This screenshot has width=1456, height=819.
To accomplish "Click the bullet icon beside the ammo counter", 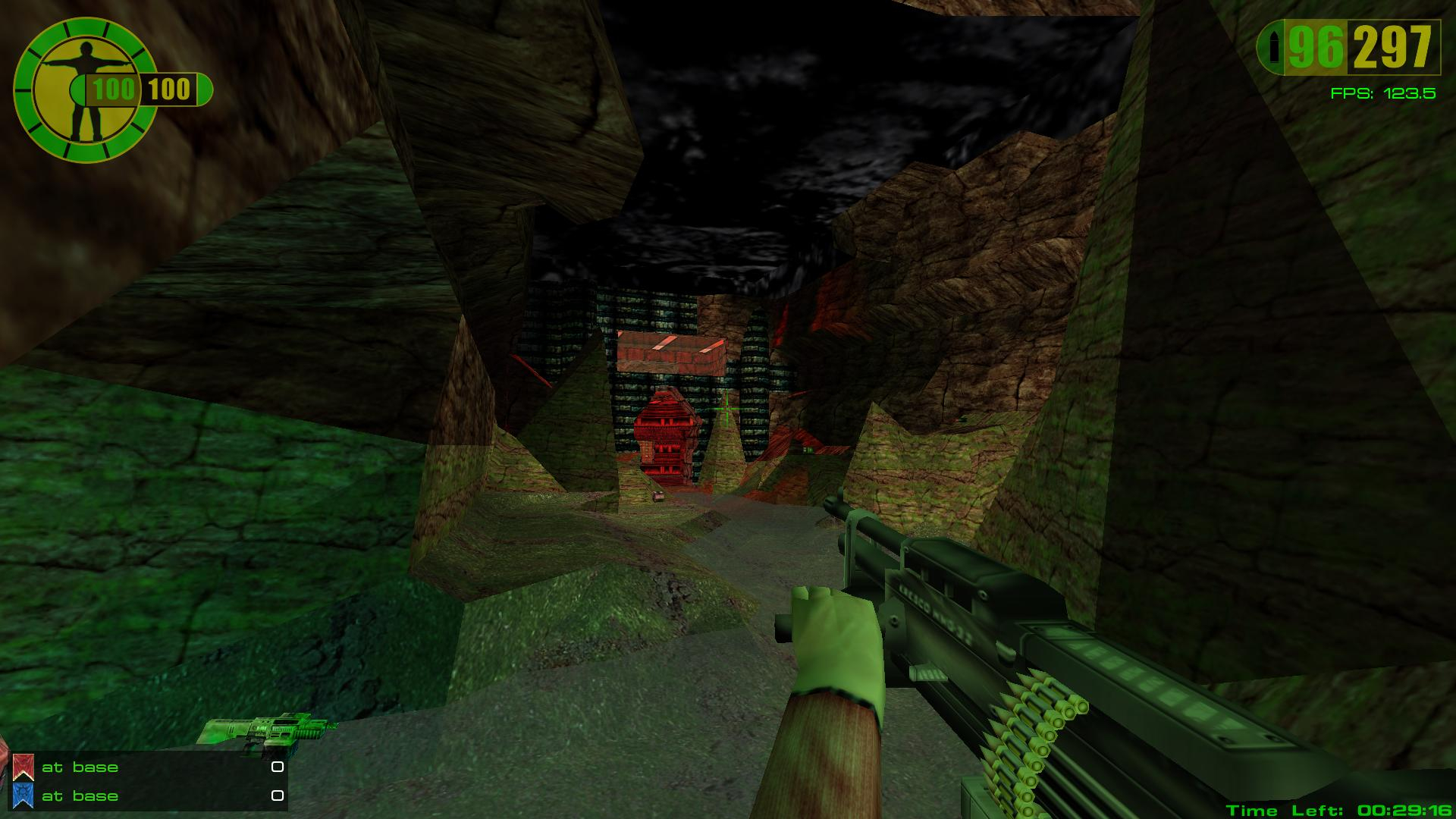I will point(1273,49).
